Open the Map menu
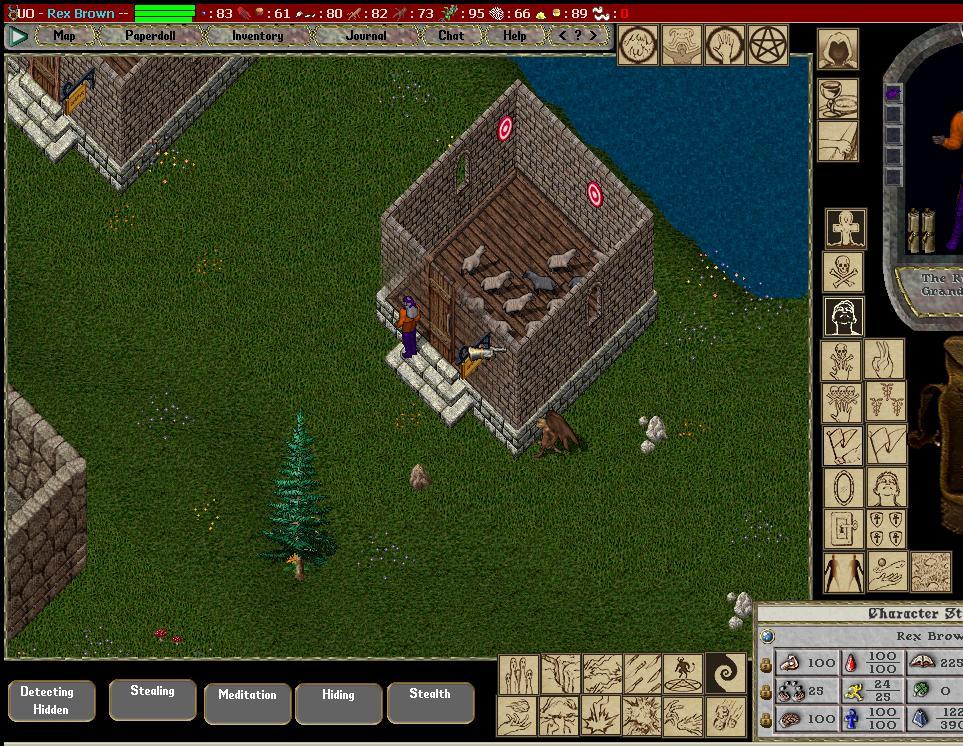The width and height of the screenshot is (963, 746). pos(64,36)
